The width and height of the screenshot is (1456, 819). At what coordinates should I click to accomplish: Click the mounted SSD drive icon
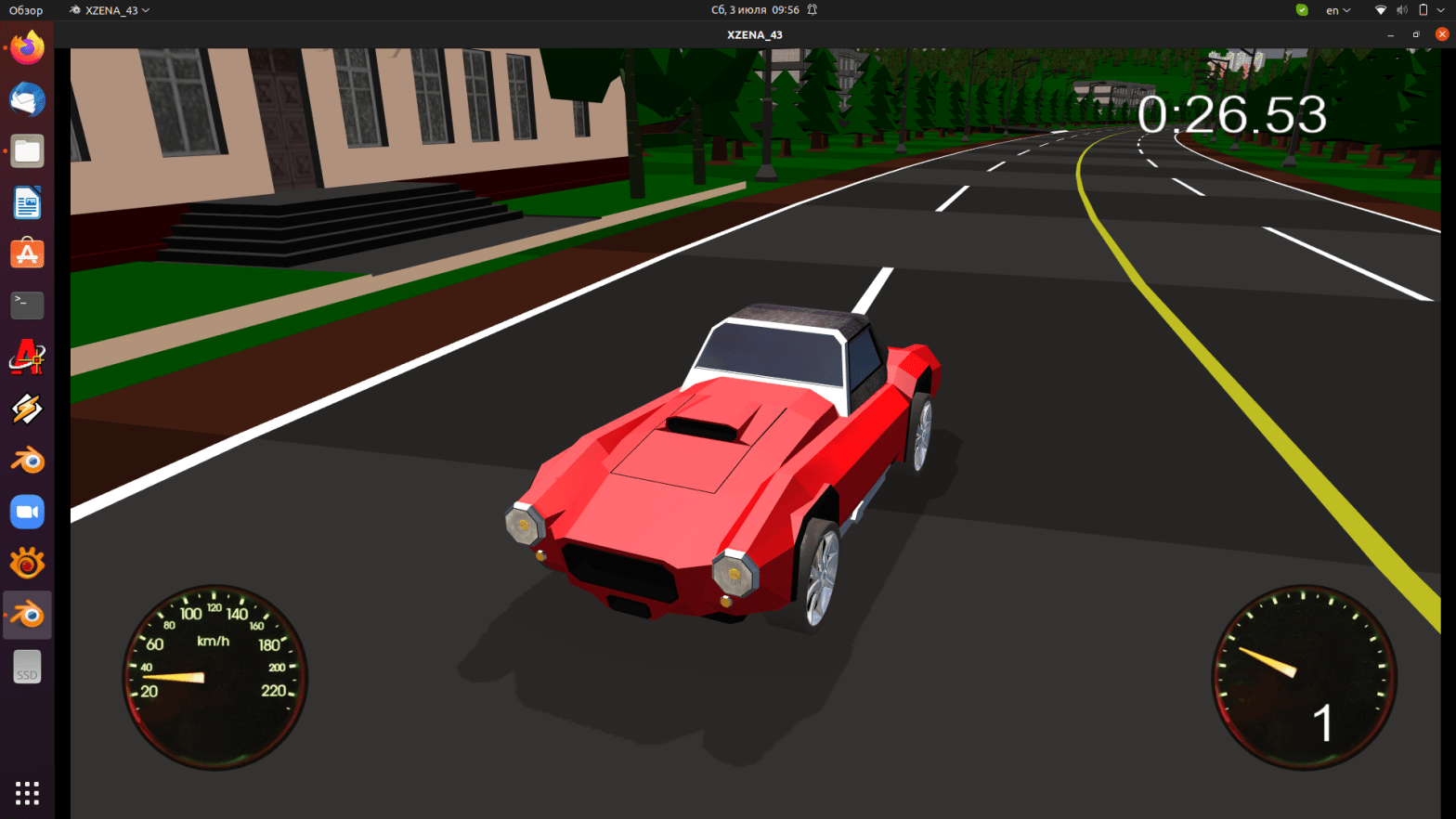(27, 666)
